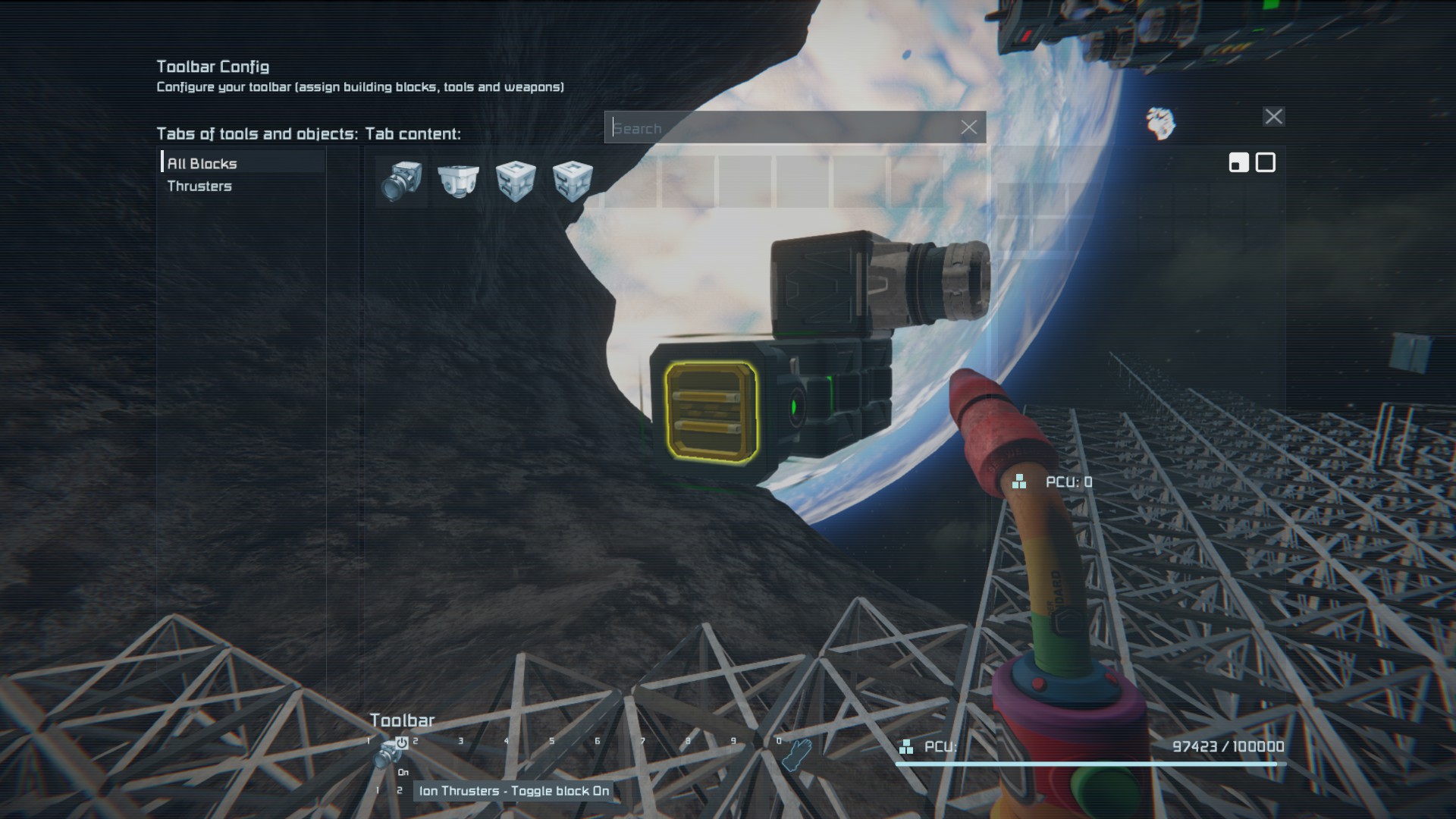Switch to toolbar page 2
Screen dimensions: 1456x819
pos(400,791)
